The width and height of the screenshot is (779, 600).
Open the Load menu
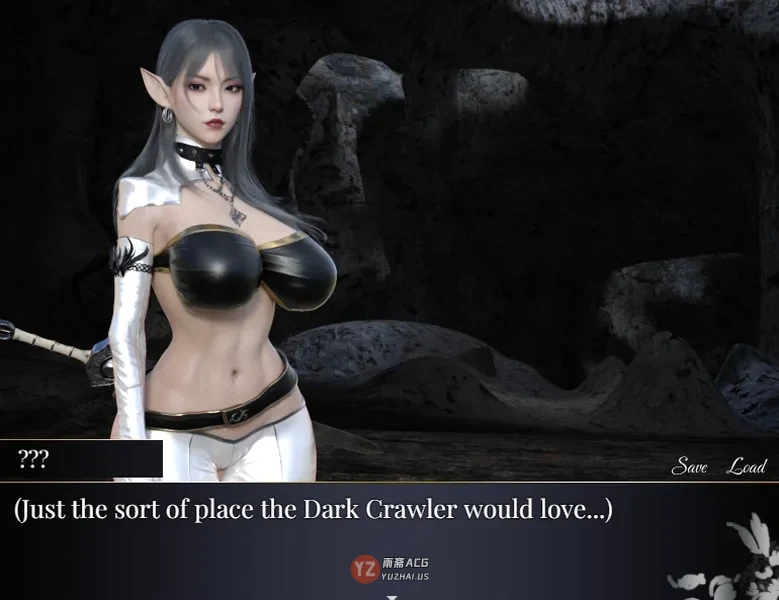[x=746, y=466]
